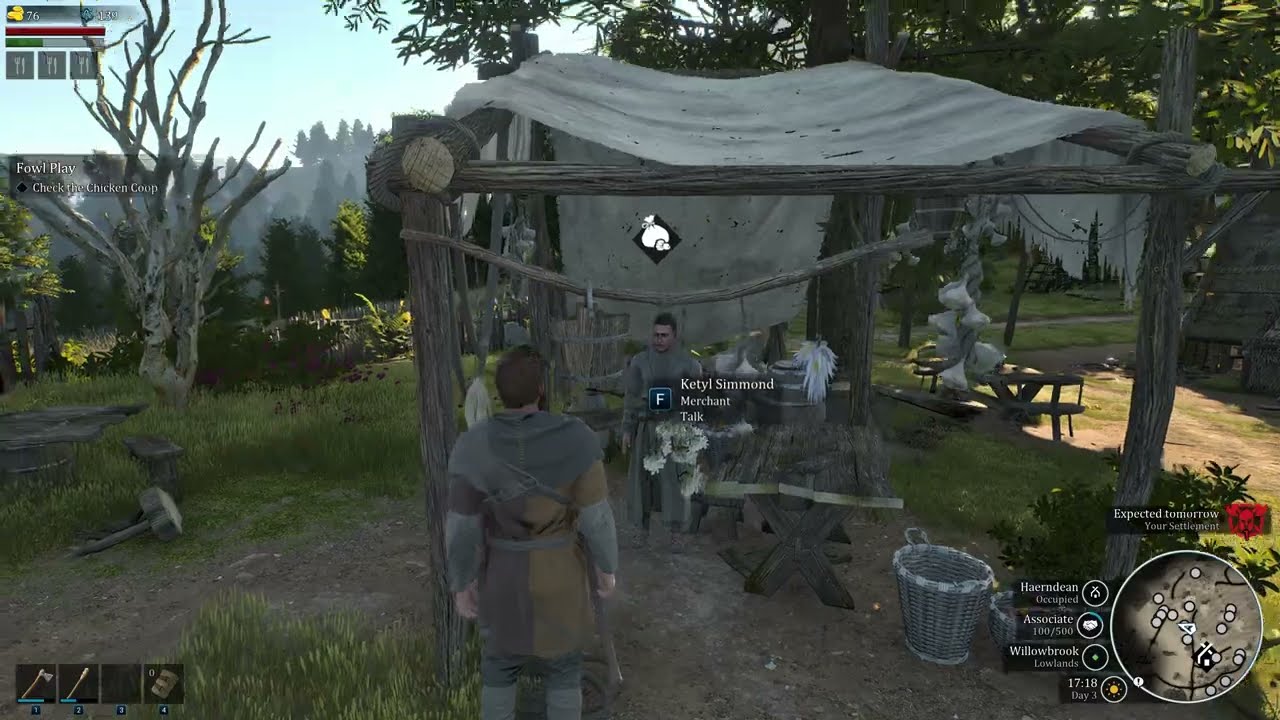Viewport: 1280px width, 720px height.
Task: Click the red raid warning emblem
Action: [x=1245, y=519]
